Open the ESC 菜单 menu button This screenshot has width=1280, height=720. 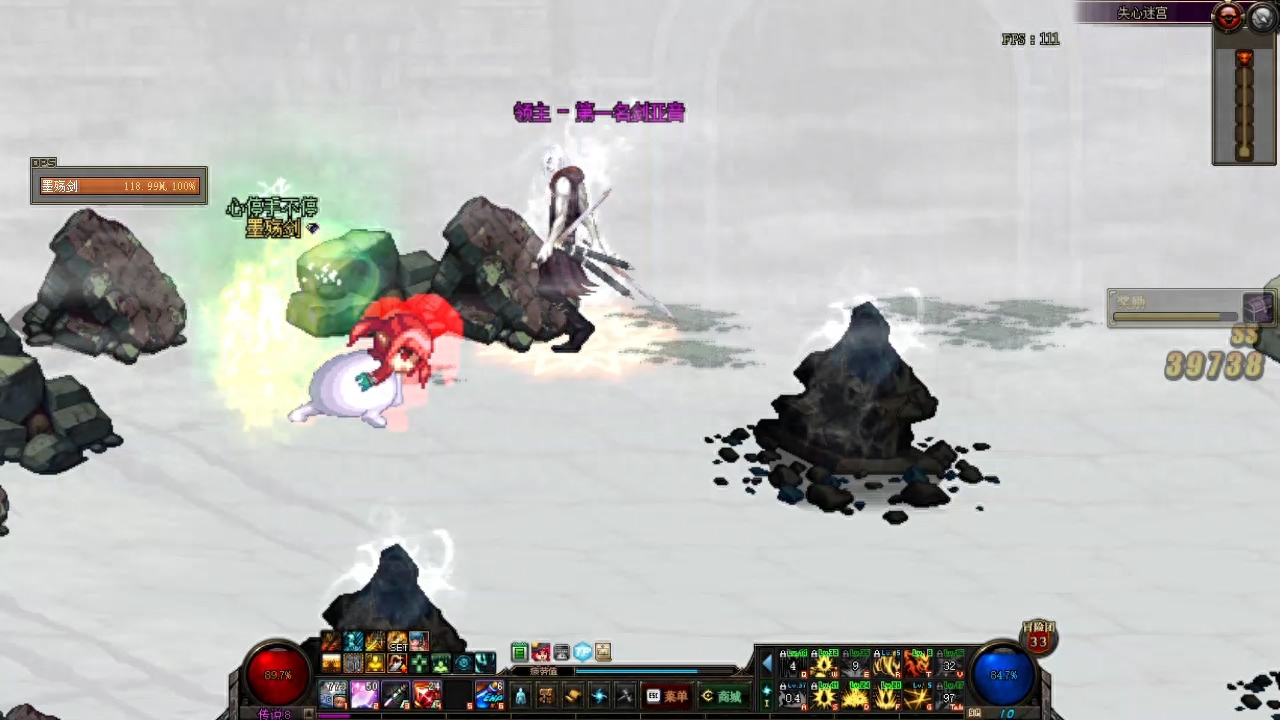667,696
